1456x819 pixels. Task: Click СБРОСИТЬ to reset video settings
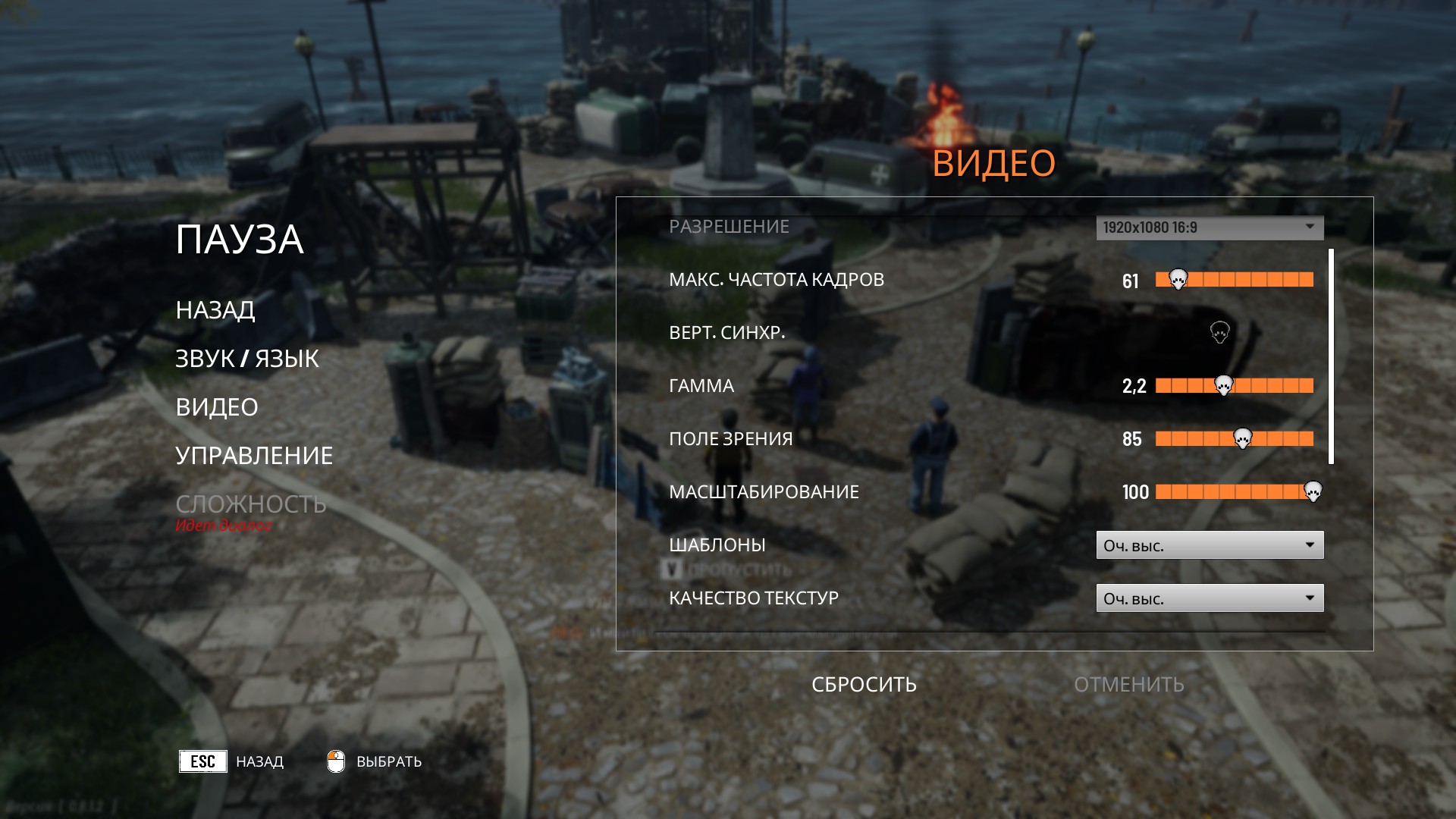tap(864, 685)
